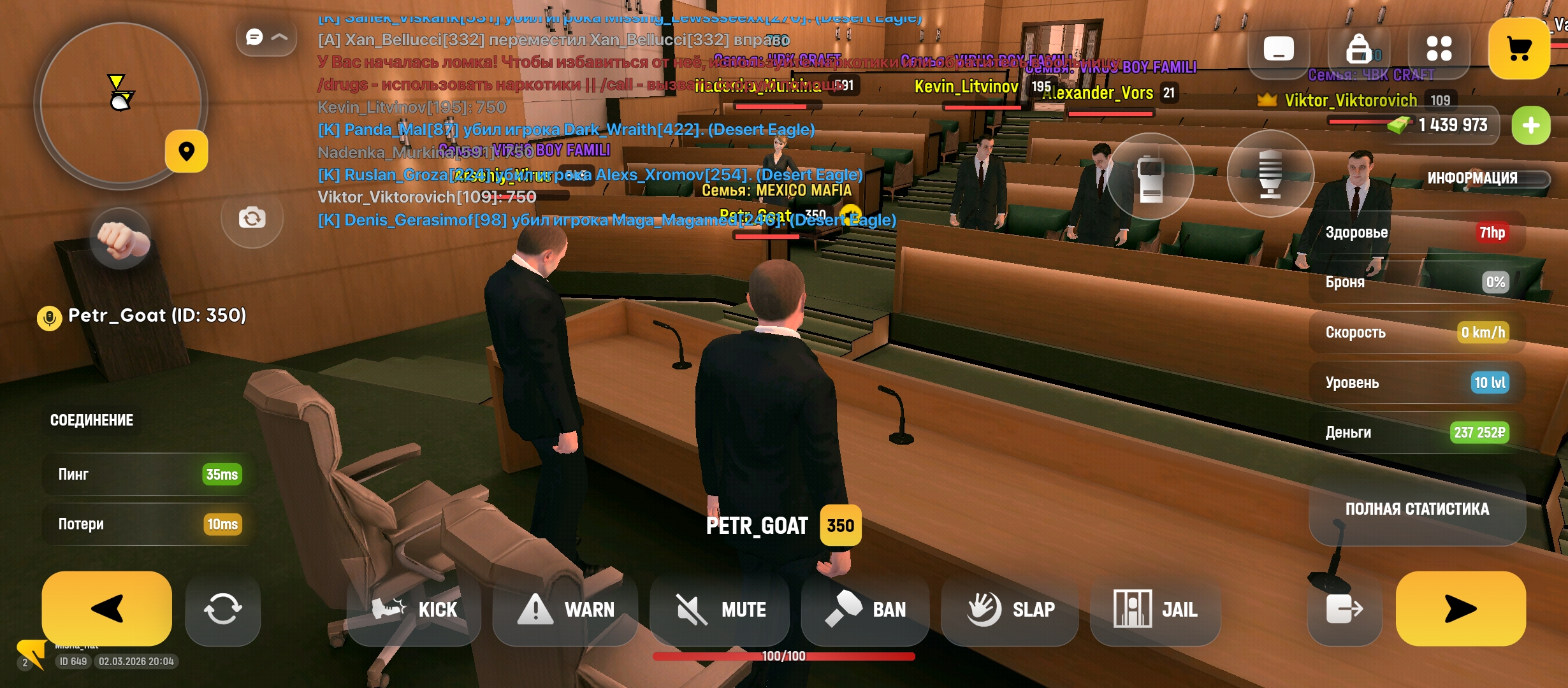
Task: Kick player Petr_Goat with the KICK button
Action: (414, 610)
